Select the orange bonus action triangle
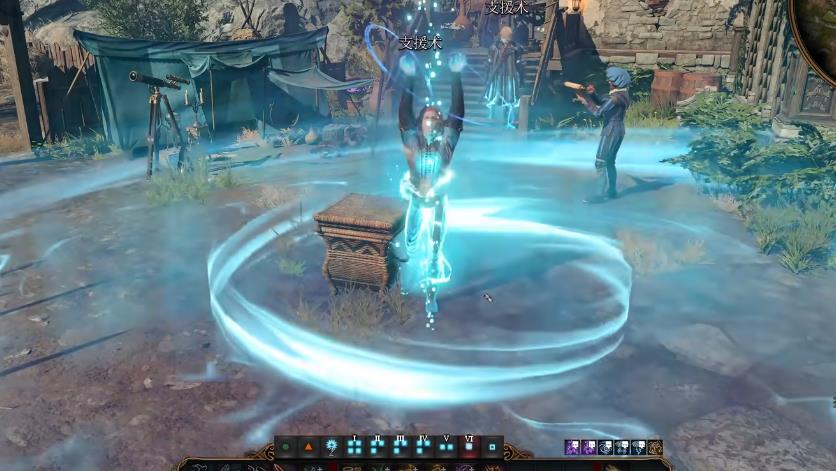 coord(308,447)
